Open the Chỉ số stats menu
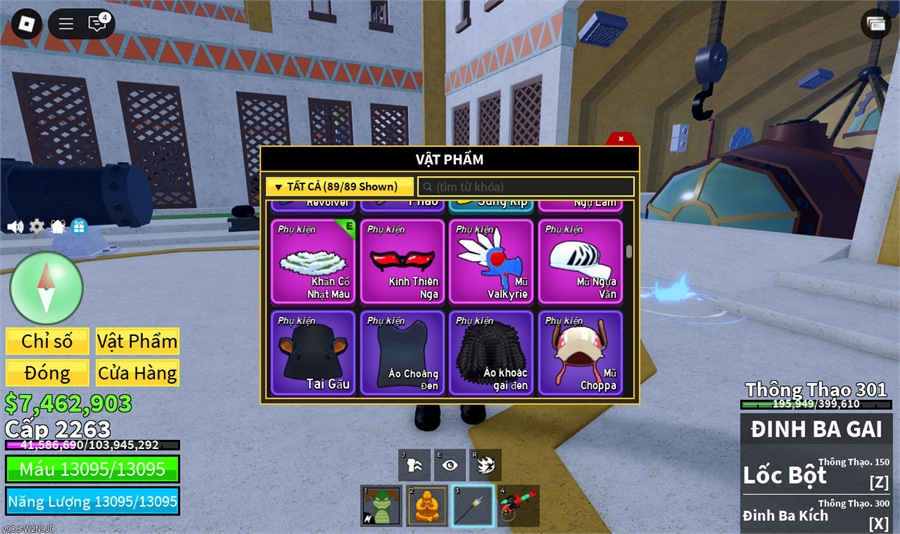The width and height of the screenshot is (900, 534). (47, 341)
